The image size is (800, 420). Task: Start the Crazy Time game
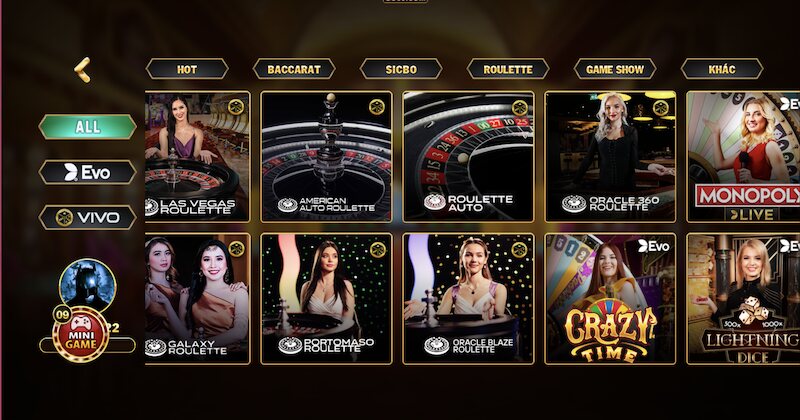(x=610, y=299)
